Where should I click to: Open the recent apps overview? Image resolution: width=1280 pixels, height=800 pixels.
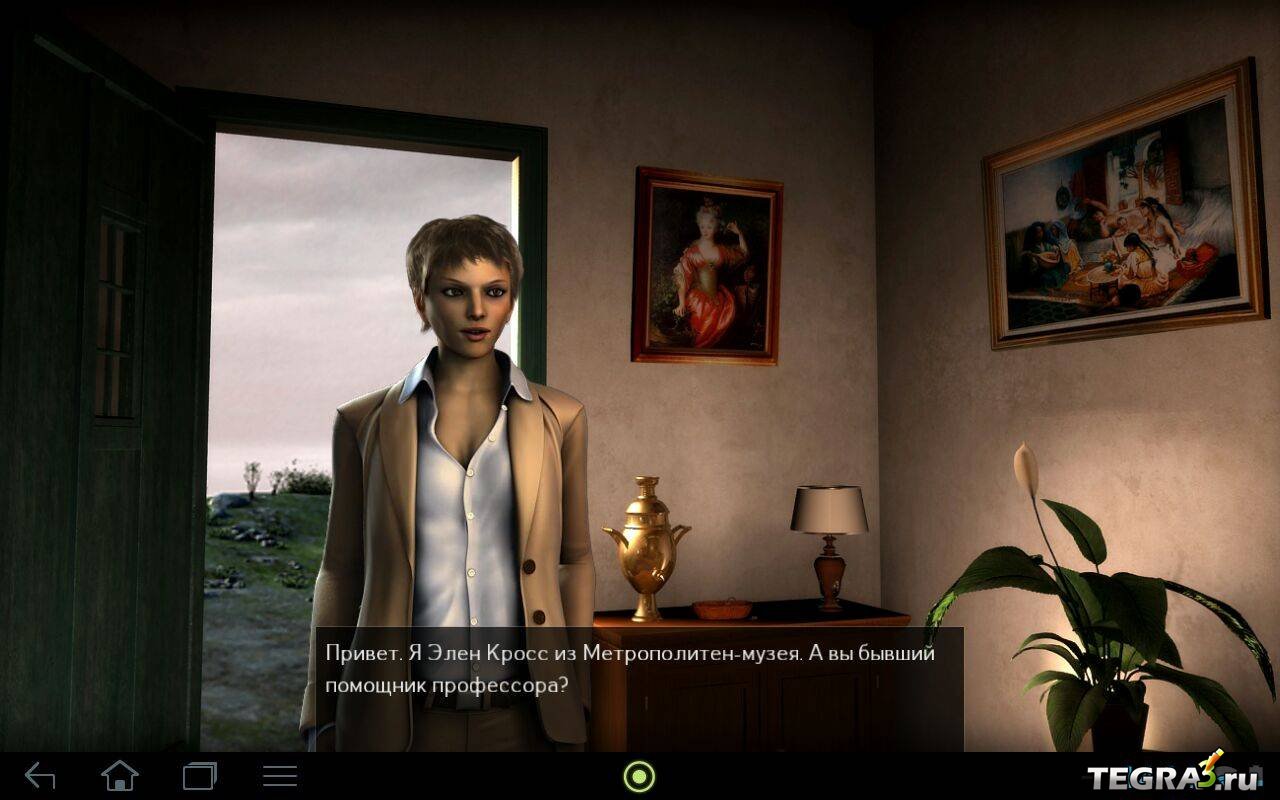200,776
